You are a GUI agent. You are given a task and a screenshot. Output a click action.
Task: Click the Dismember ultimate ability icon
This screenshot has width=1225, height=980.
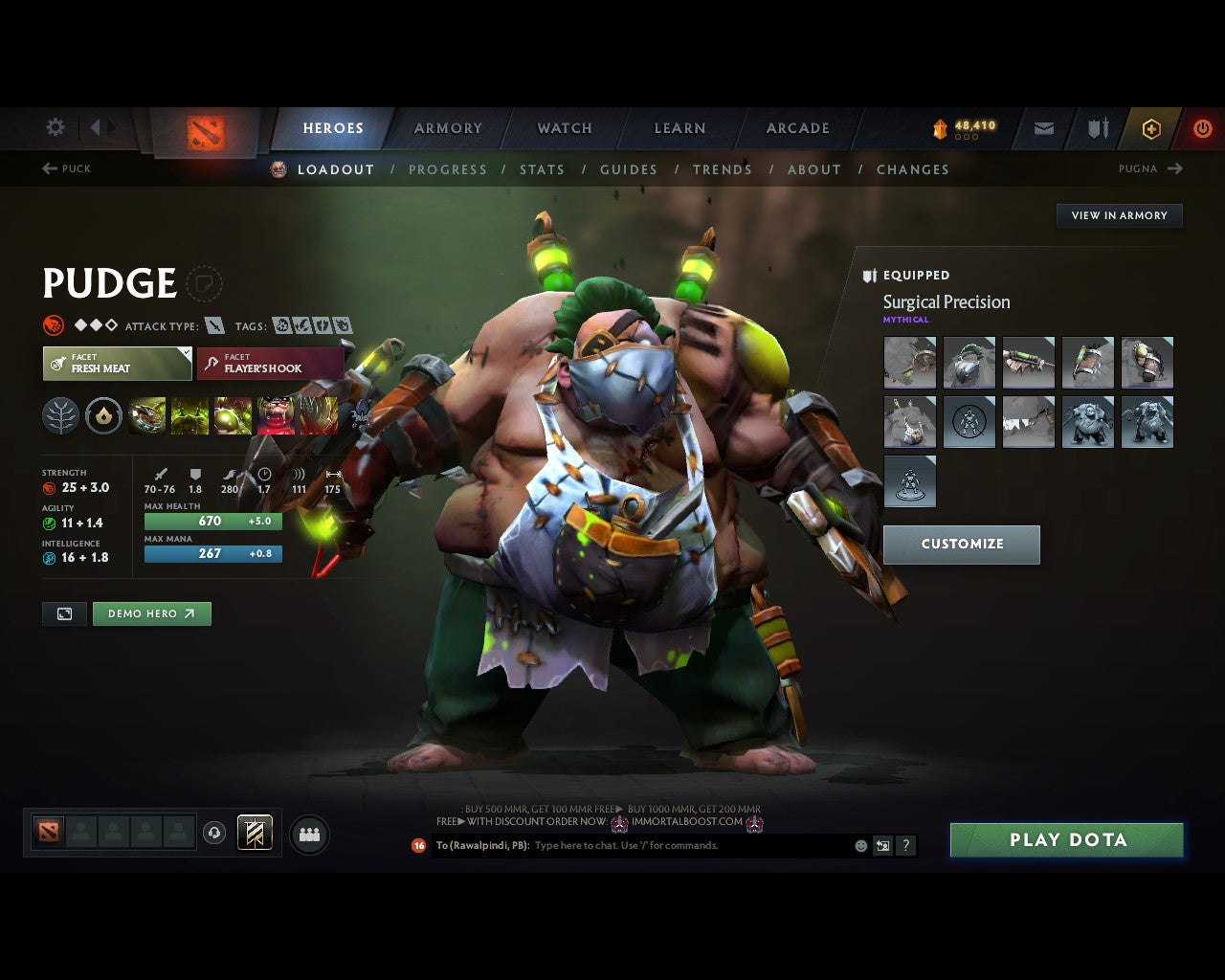(275, 415)
